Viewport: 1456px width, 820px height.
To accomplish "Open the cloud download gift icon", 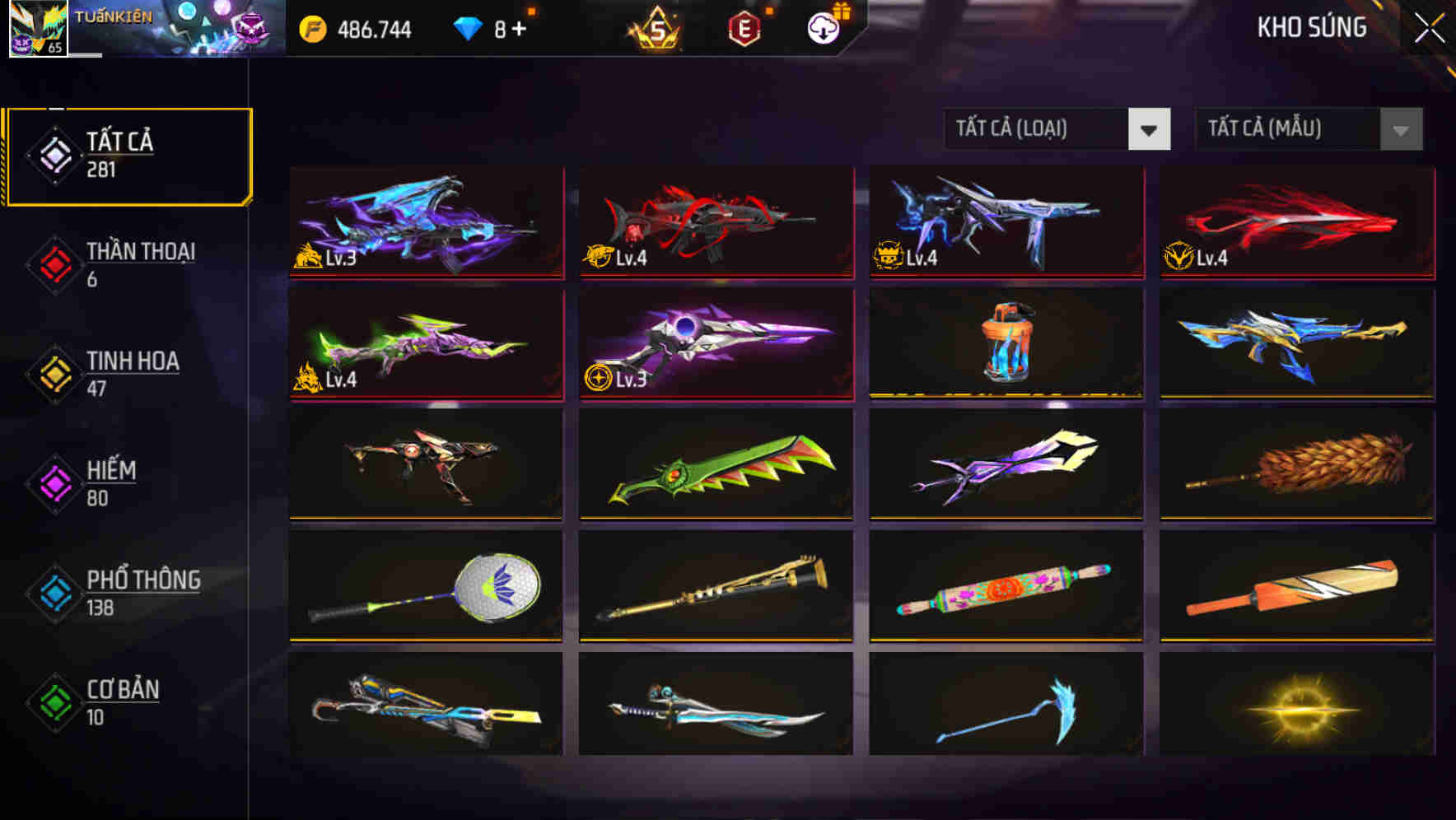I will pyautogui.click(x=824, y=29).
